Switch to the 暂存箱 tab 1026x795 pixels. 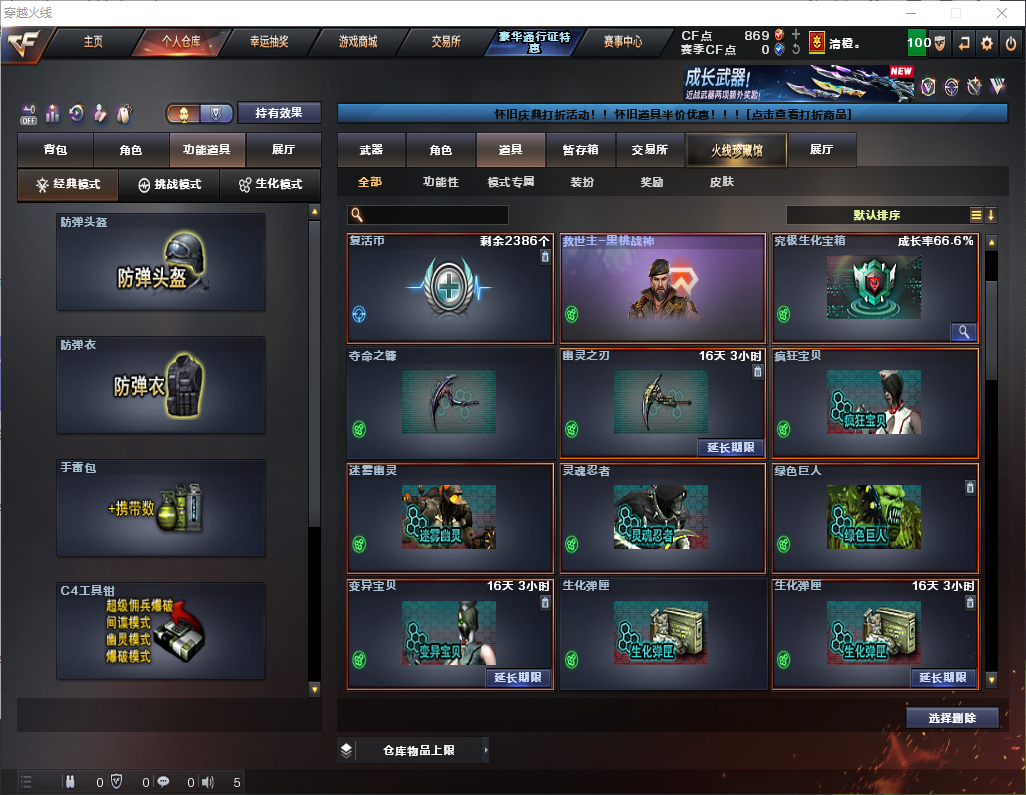pyautogui.click(x=580, y=150)
